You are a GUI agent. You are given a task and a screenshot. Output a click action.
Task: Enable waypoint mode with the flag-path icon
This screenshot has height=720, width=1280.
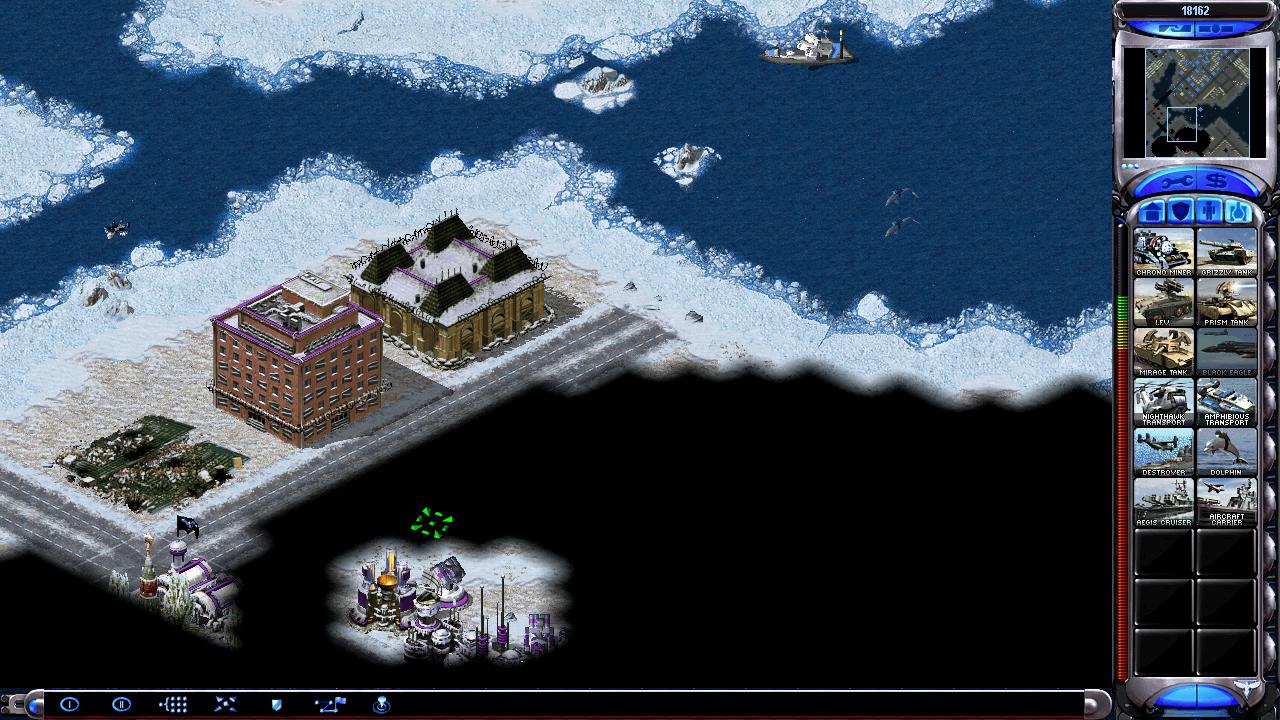(x=330, y=704)
